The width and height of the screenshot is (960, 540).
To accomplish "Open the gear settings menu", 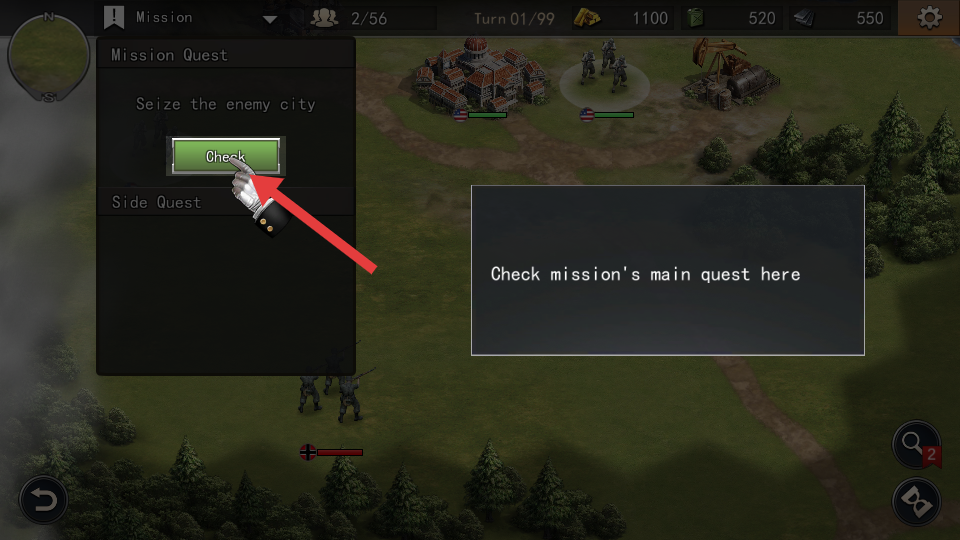I will coord(929,18).
